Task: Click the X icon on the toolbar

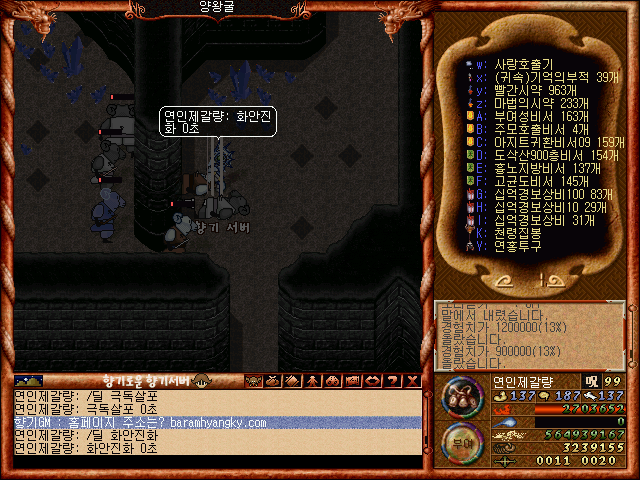Action: (x=411, y=380)
